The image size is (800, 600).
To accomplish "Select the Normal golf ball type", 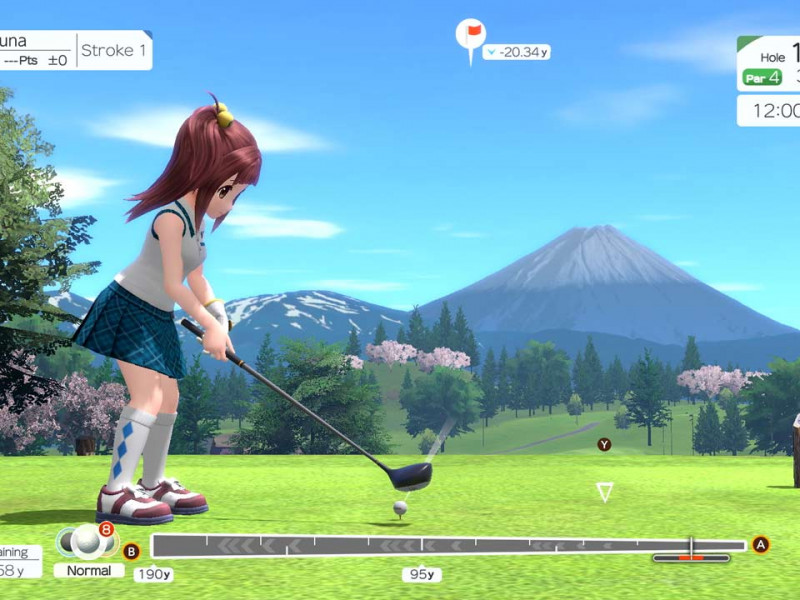I will click(x=88, y=570).
